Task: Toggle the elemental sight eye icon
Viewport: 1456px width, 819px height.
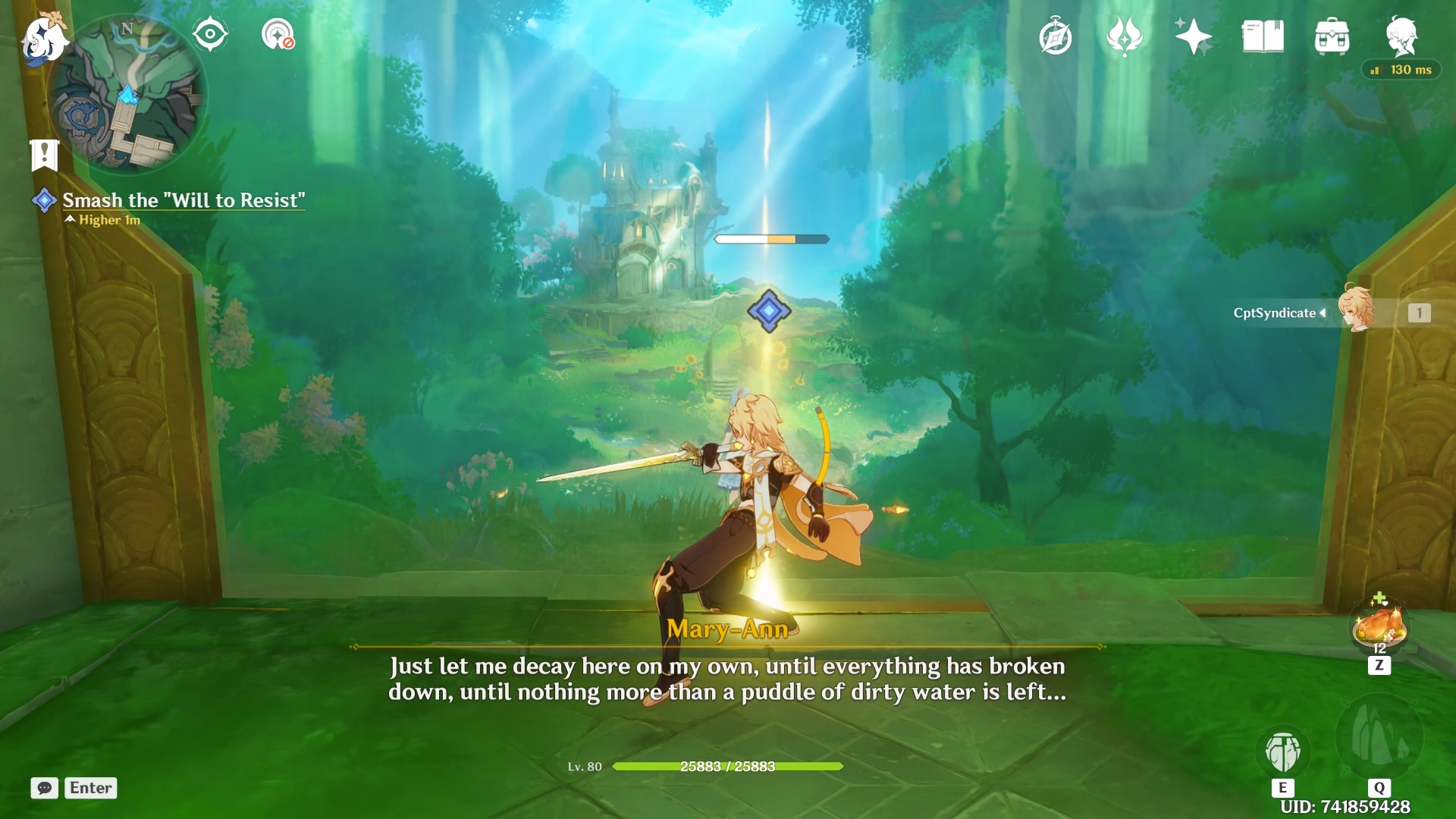Action: [x=210, y=35]
